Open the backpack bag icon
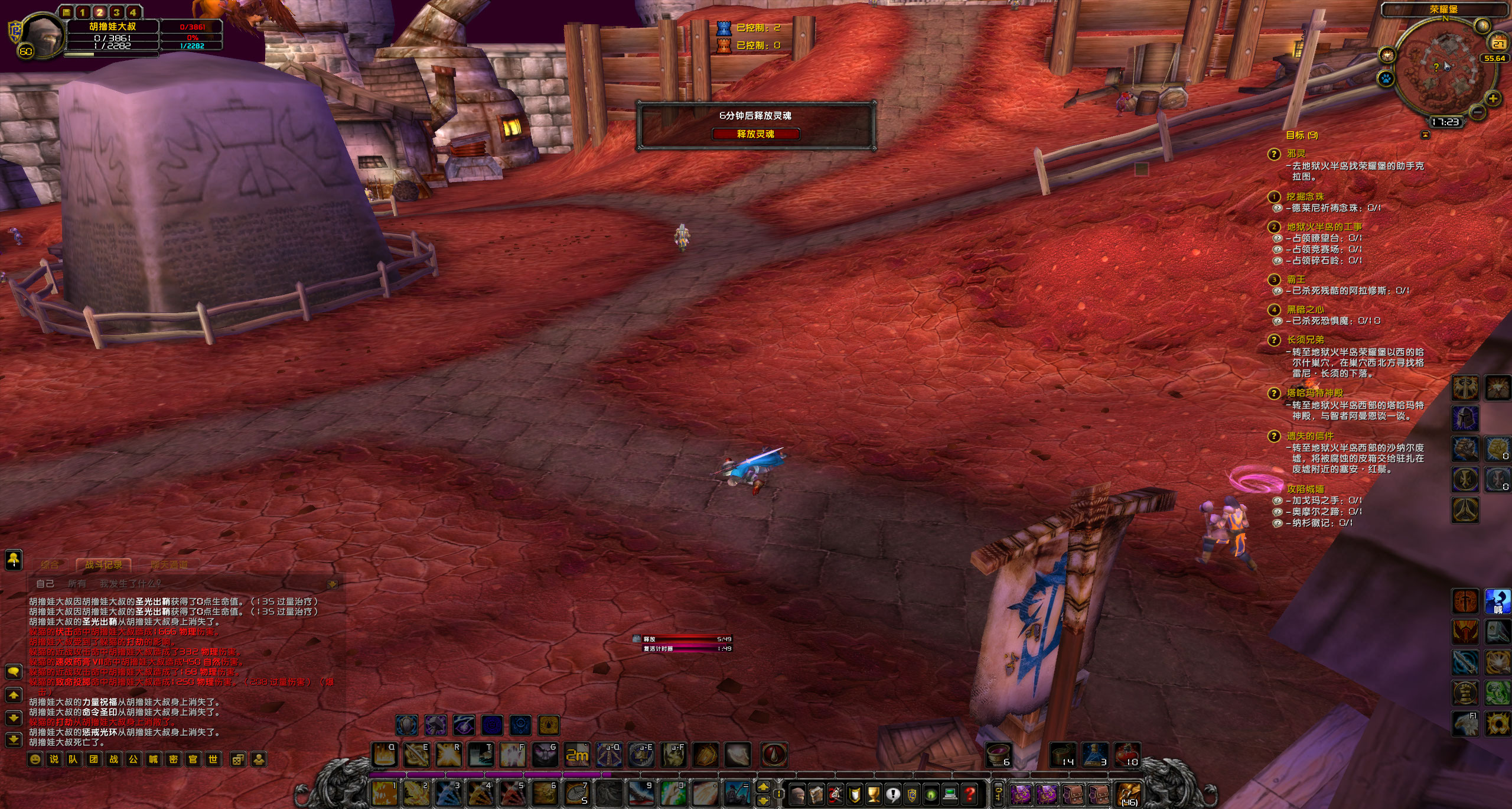 (x=1129, y=795)
